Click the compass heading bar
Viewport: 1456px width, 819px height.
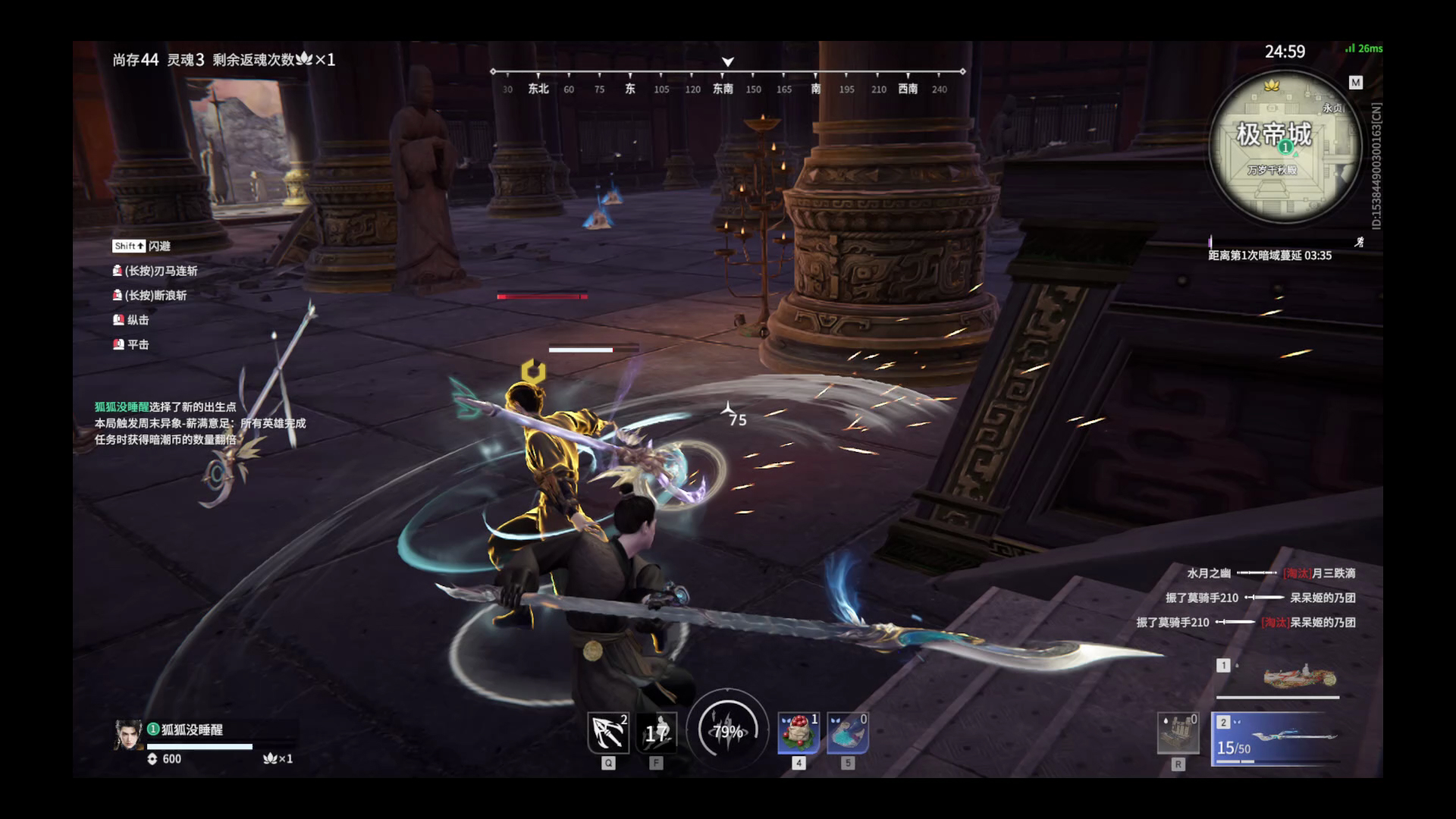pos(727,80)
